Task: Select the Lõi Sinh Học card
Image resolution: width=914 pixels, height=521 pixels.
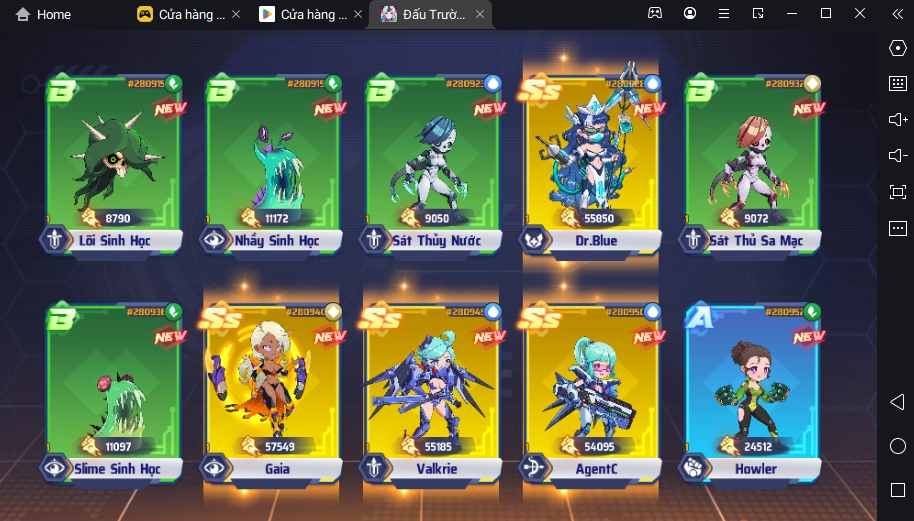Action: 113,160
